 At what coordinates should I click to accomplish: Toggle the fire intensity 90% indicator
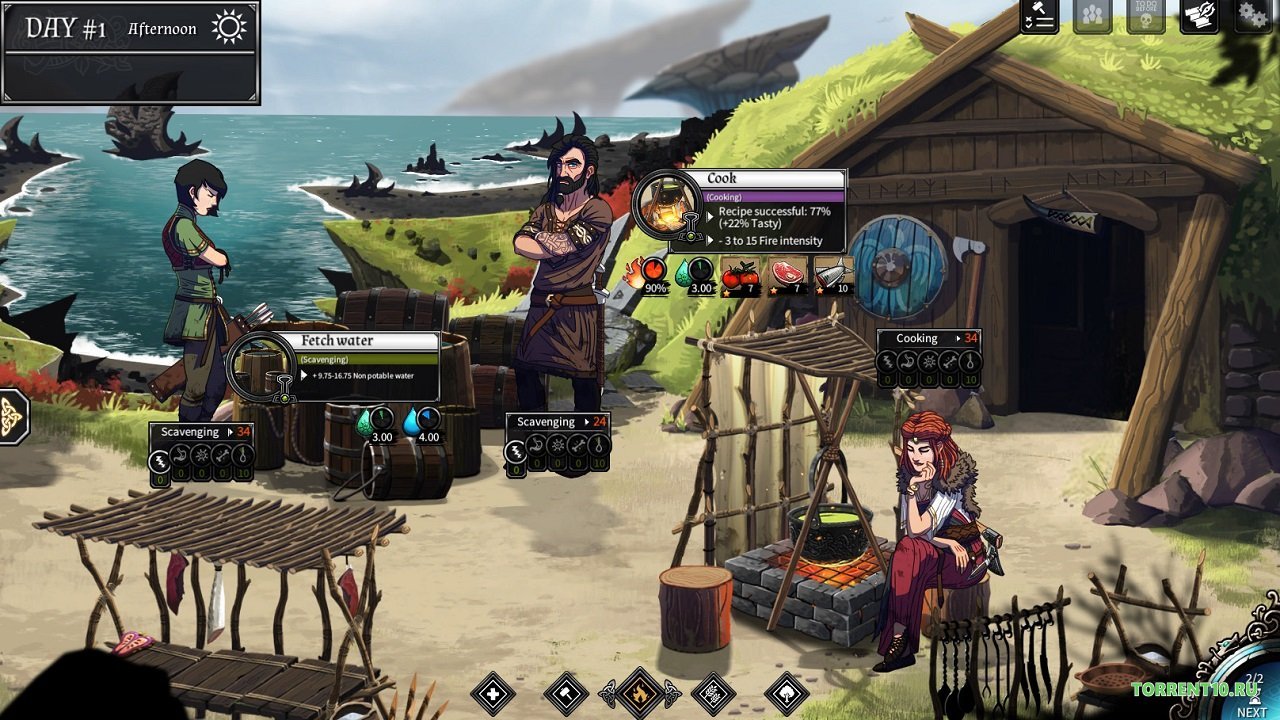[652, 270]
